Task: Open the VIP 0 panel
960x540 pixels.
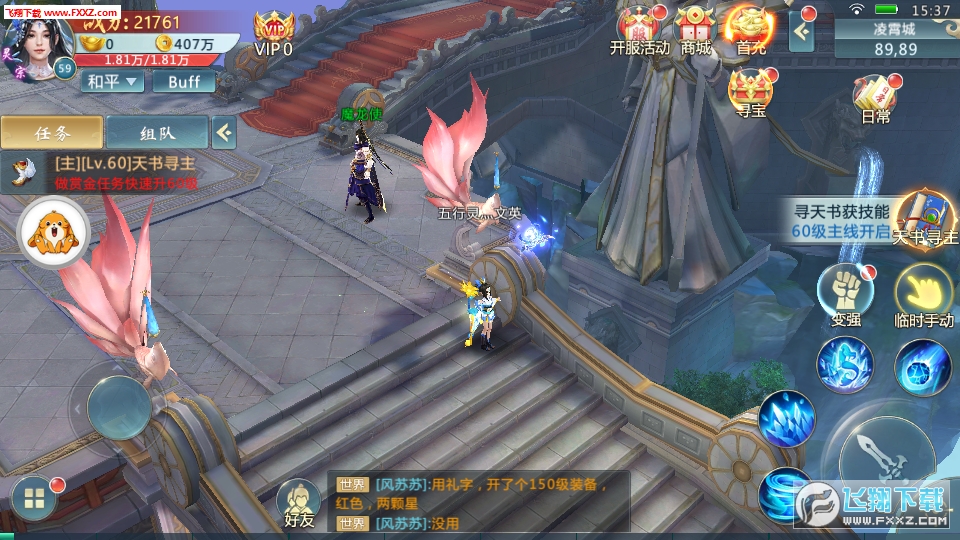Action: tap(273, 33)
